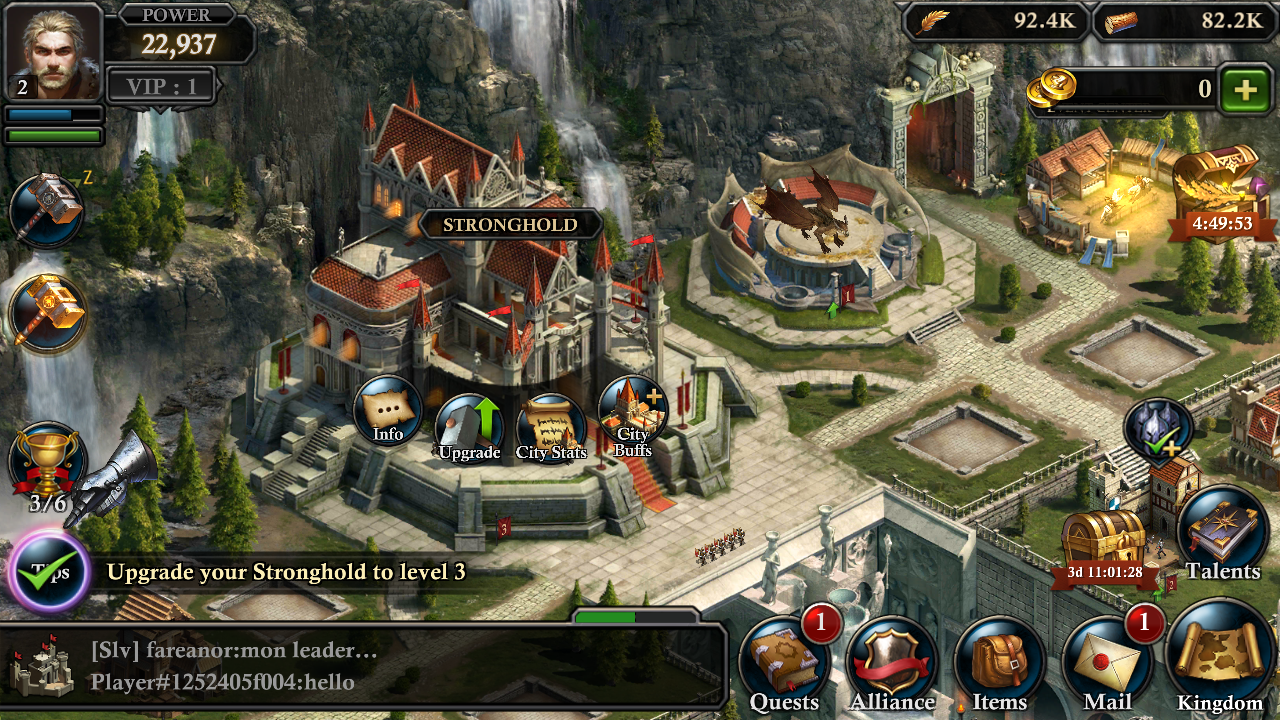Tap the VIP : 1 badge
The width and height of the screenshot is (1280, 720).
161,86
